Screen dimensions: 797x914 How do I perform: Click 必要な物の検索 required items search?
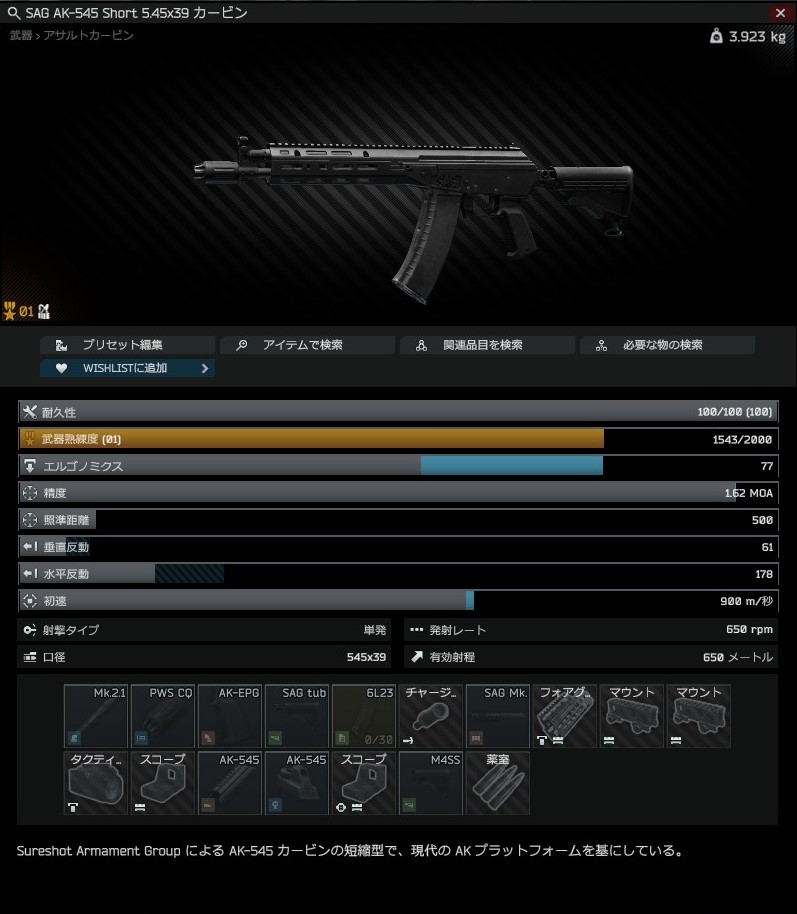tap(667, 345)
